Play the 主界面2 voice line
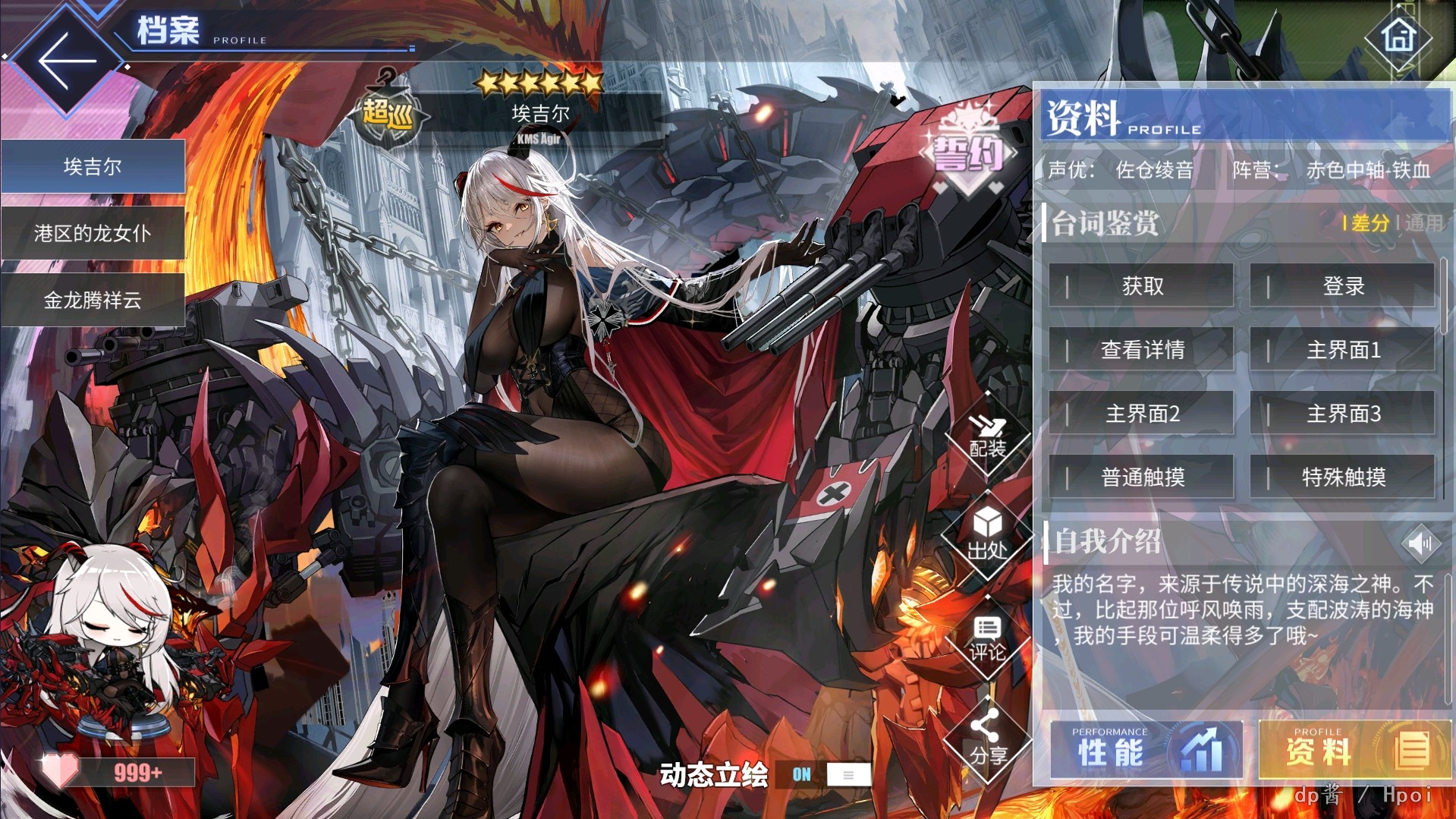 click(x=1141, y=414)
